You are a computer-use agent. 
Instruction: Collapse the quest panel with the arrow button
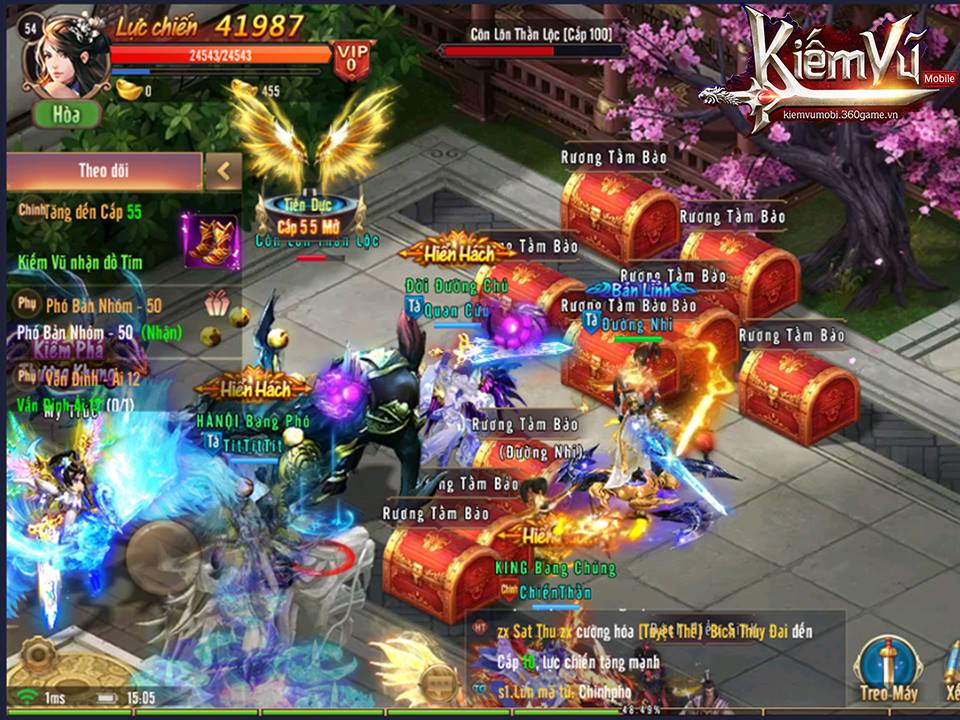[223, 171]
